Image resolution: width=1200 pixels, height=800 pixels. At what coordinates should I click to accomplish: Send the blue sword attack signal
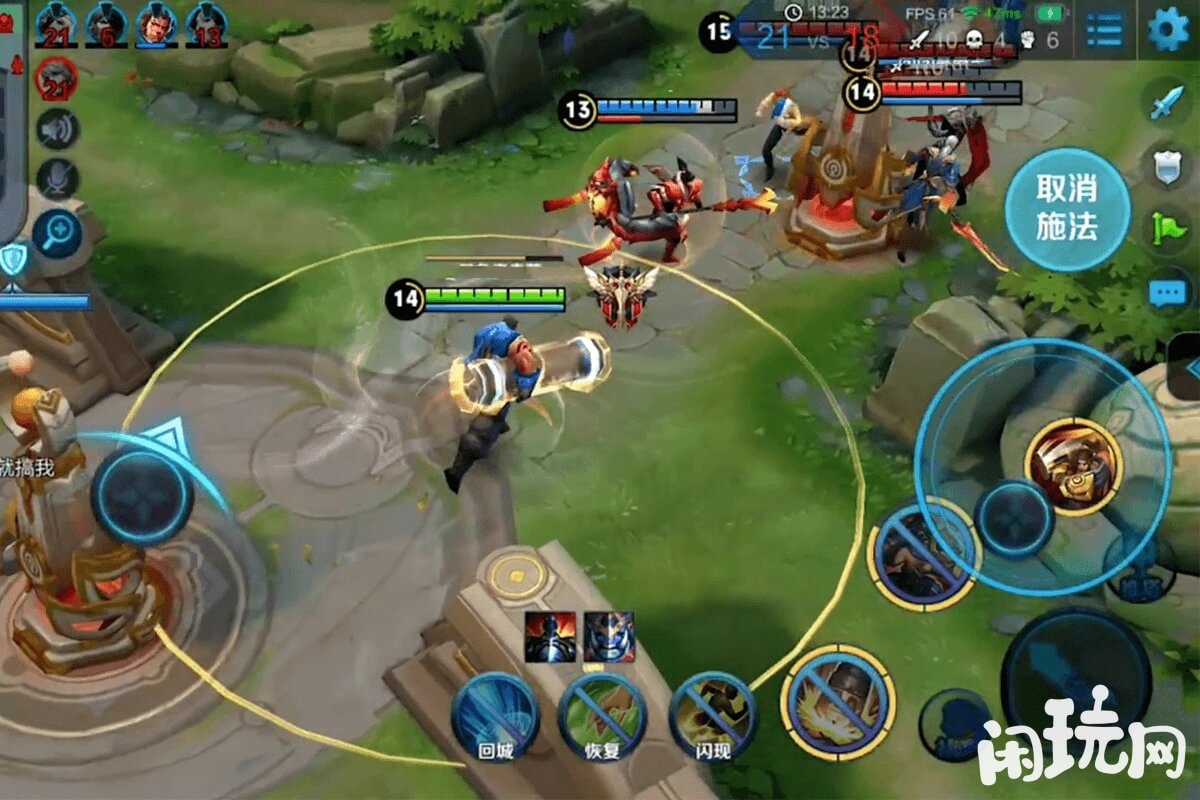coord(1166,102)
